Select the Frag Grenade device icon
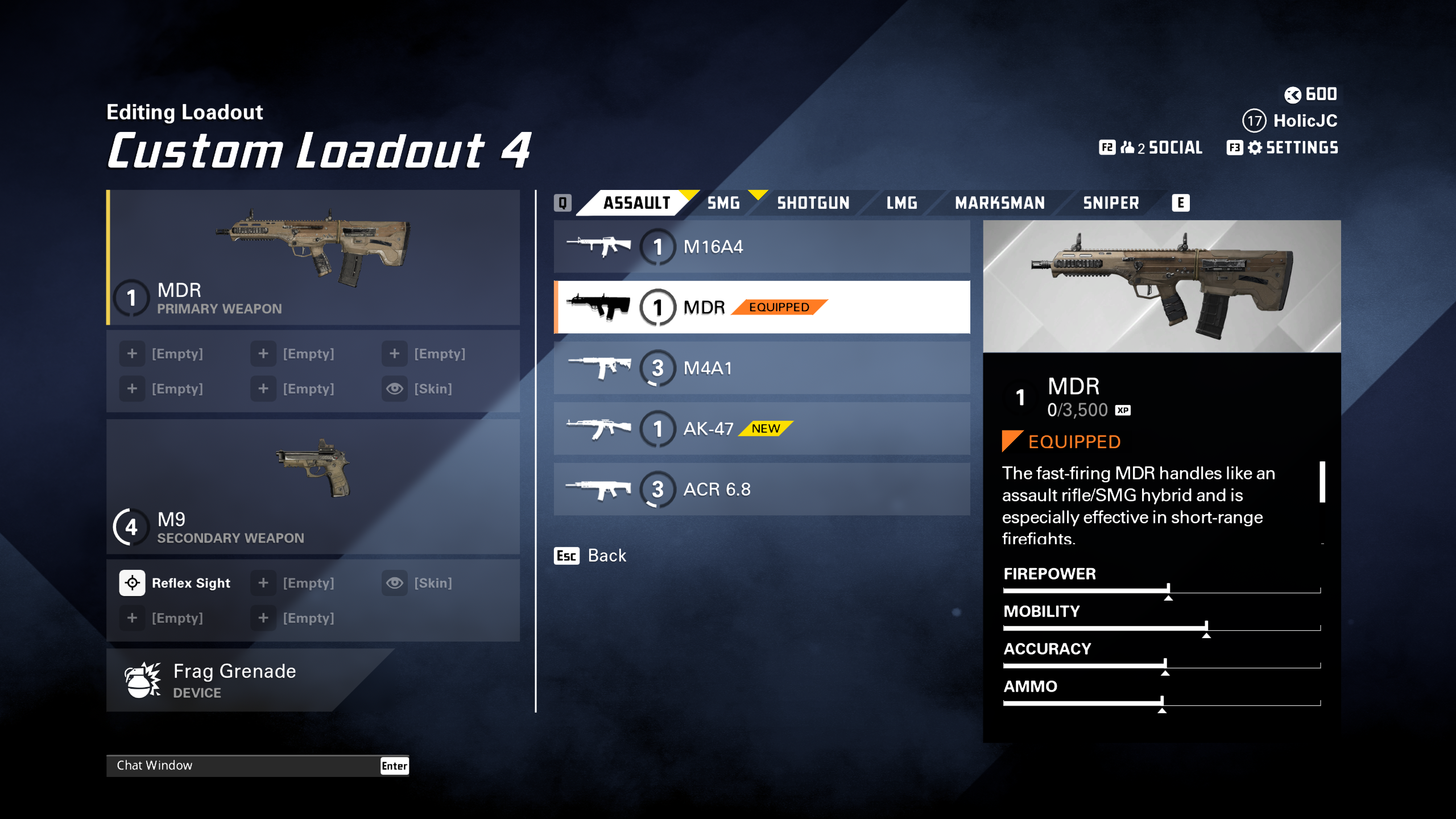This screenshot has height=819, width=1456. 141,680
